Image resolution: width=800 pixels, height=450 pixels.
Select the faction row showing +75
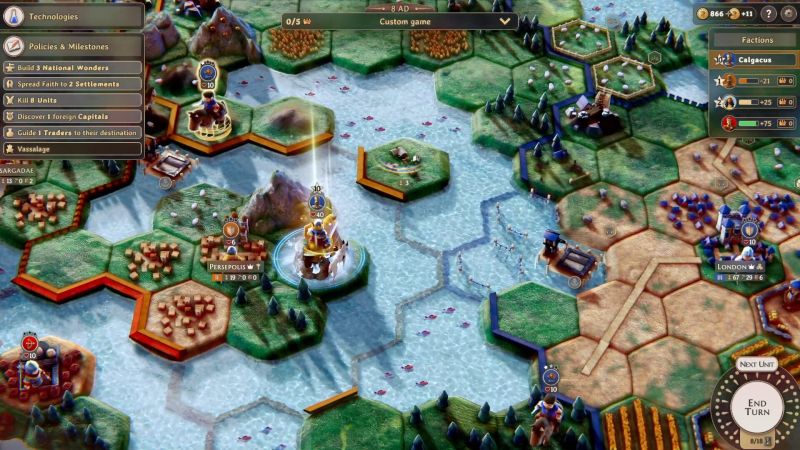tap(756, 123)
